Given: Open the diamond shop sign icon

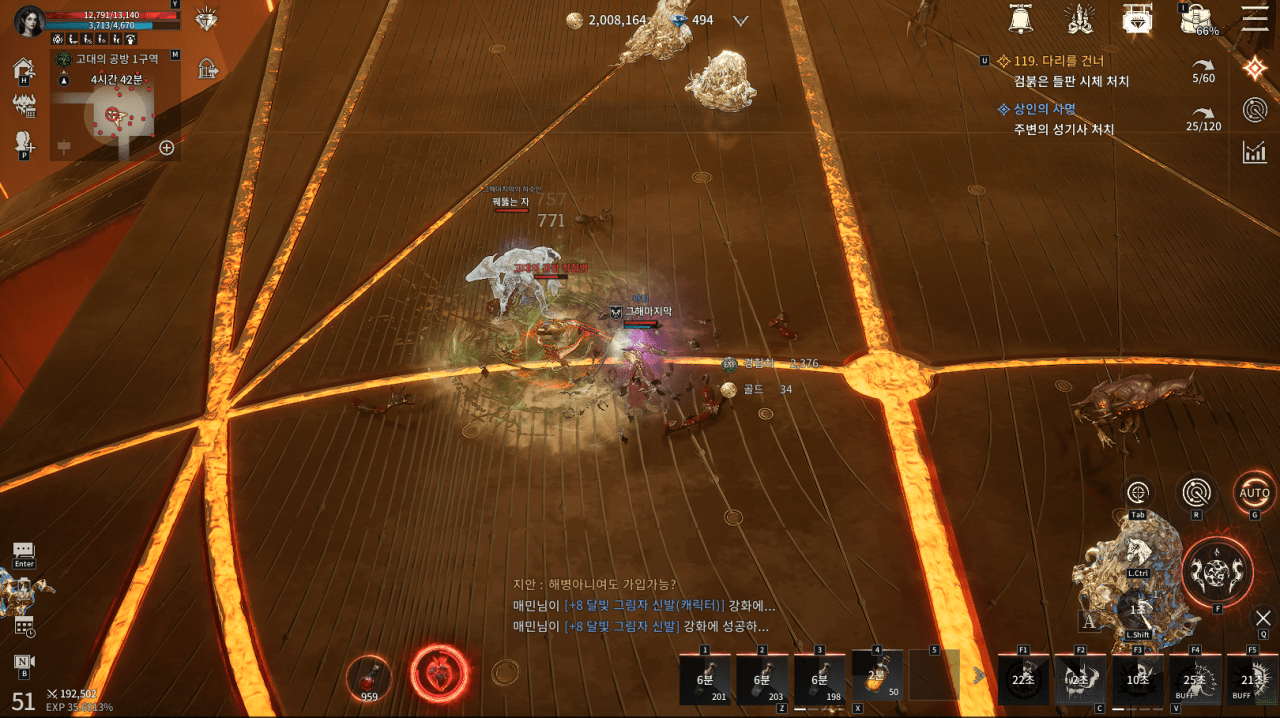Looking at the screenshot, I should point(1136,19).
